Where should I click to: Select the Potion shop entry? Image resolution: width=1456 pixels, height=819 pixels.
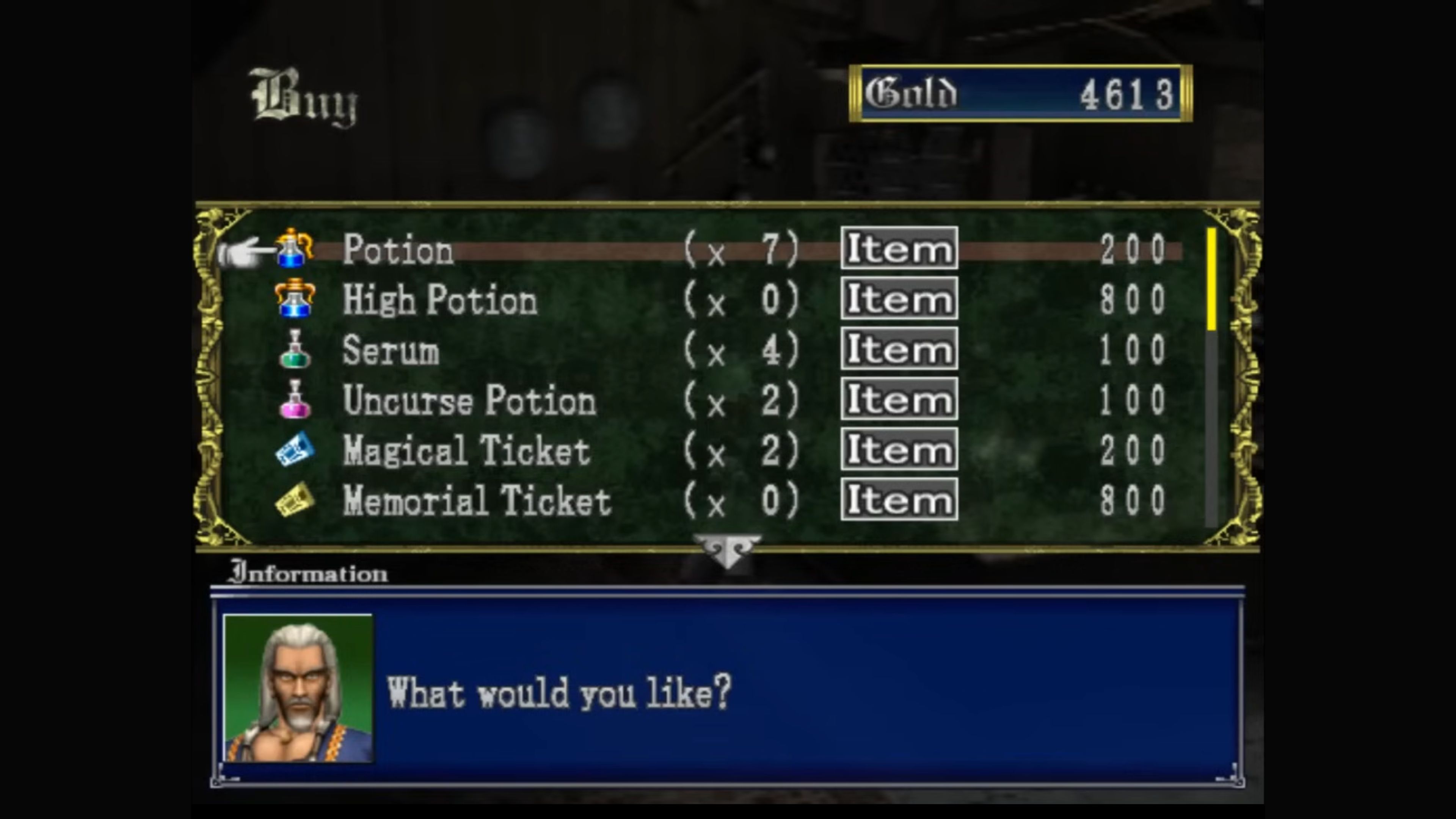click(398, 250)
